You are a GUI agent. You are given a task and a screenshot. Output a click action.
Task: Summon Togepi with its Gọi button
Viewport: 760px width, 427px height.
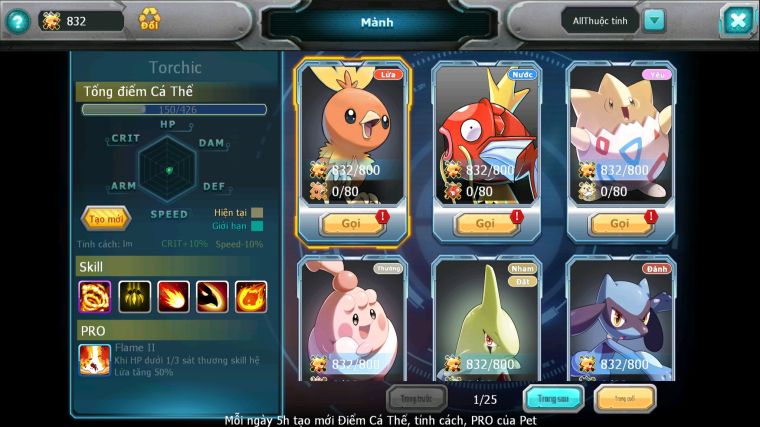click(620, 223)
